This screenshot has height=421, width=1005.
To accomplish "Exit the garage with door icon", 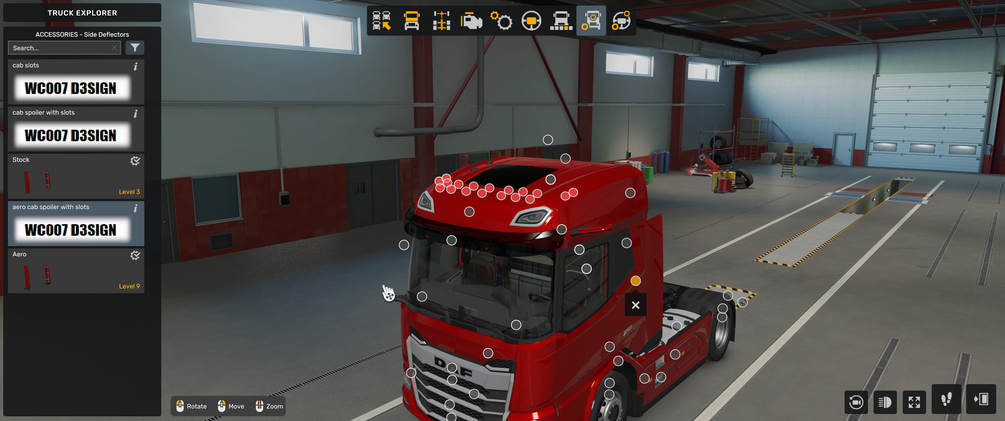I will tap(980, 400).
